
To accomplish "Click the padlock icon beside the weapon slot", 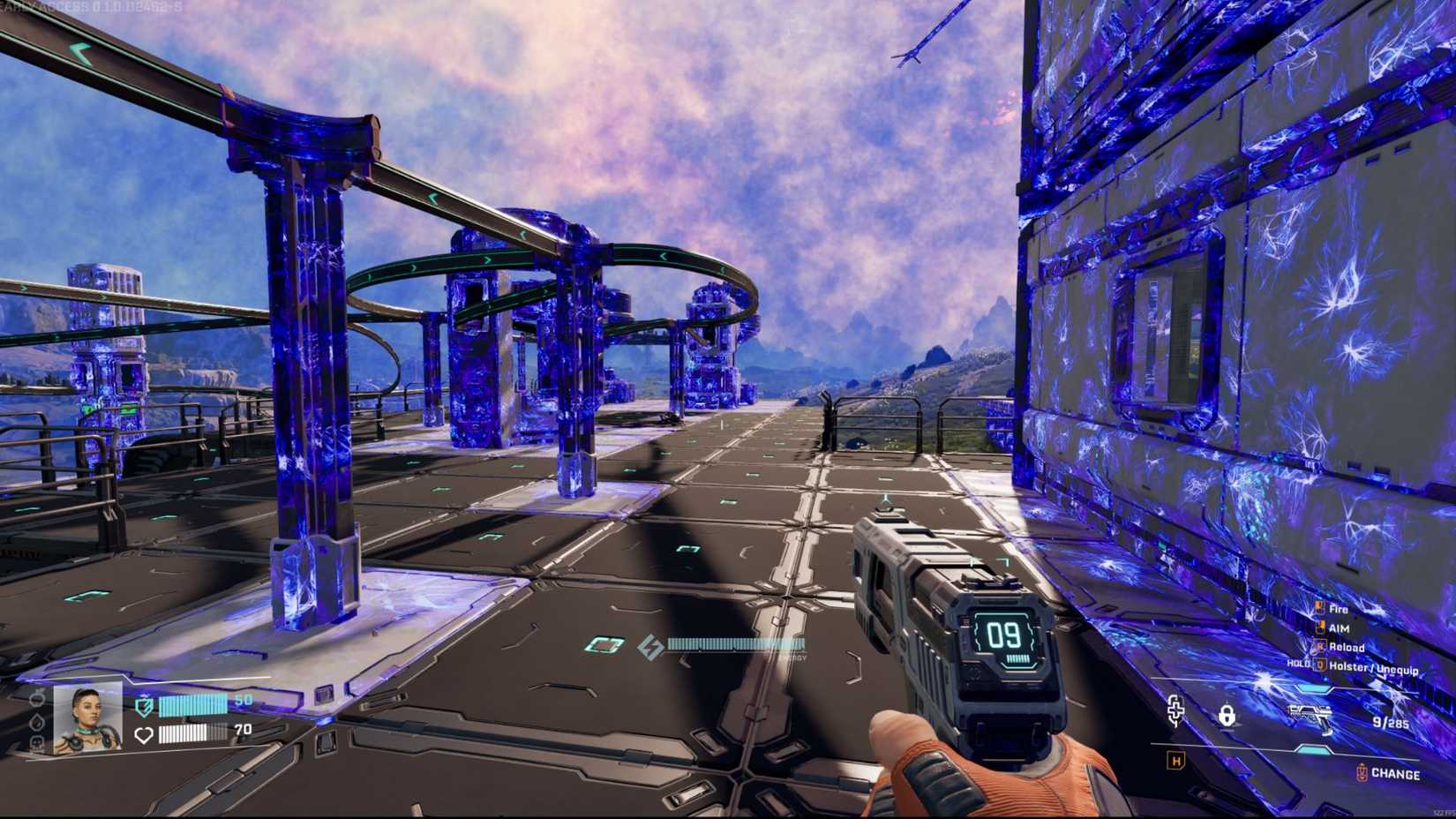I will (1227, 716).
